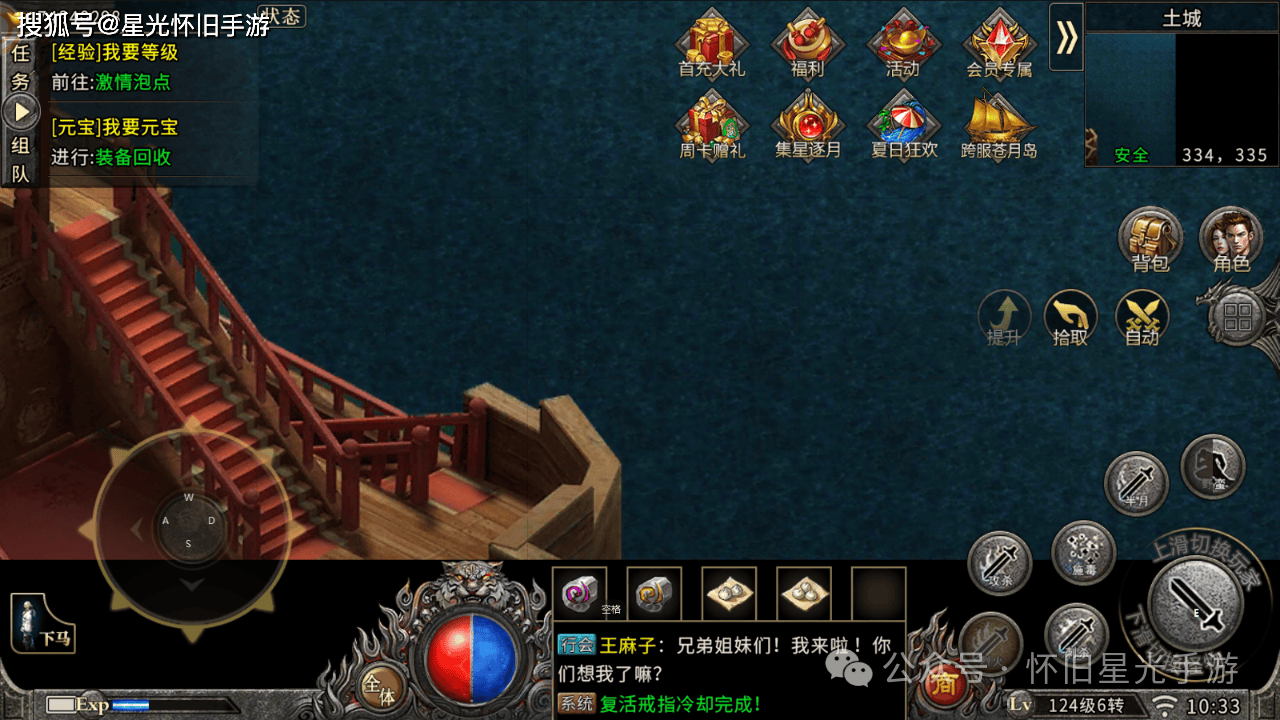1280x720 pixels.
Task: Tap the large sword main attack button
Action: [x=1195, y=606]
